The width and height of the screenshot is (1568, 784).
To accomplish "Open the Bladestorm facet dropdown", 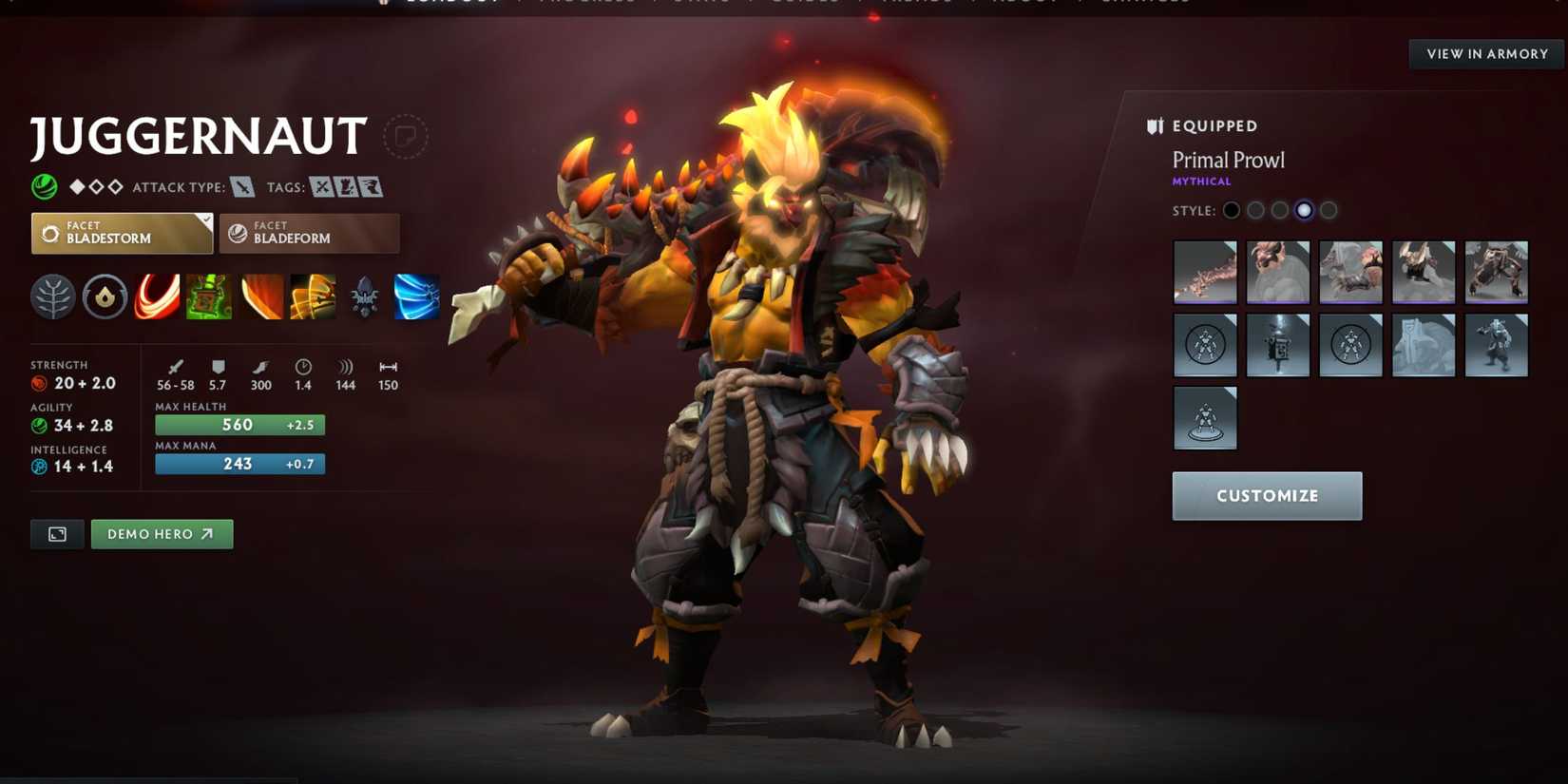I will (x=121, y=233).
